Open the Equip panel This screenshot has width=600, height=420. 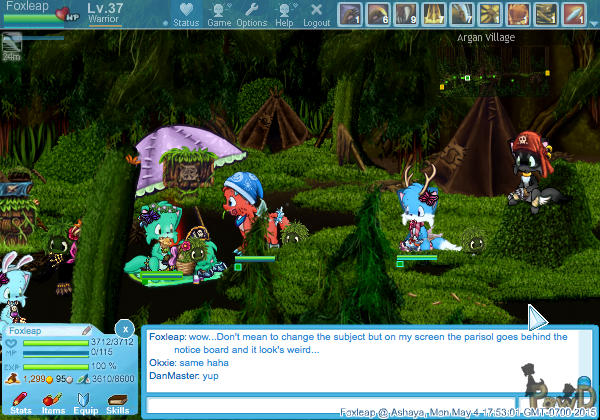86,402
